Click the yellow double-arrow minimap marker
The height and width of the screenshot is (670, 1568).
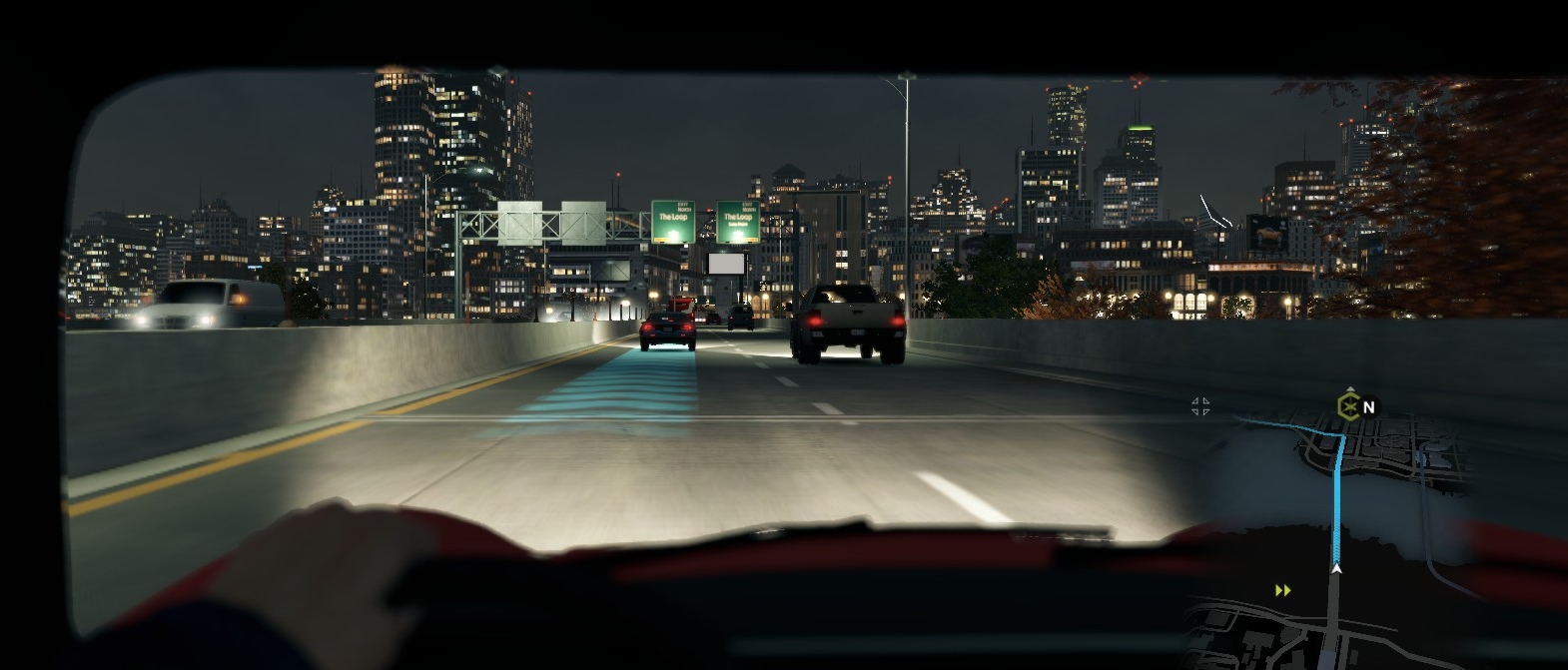coord(1283,591)
